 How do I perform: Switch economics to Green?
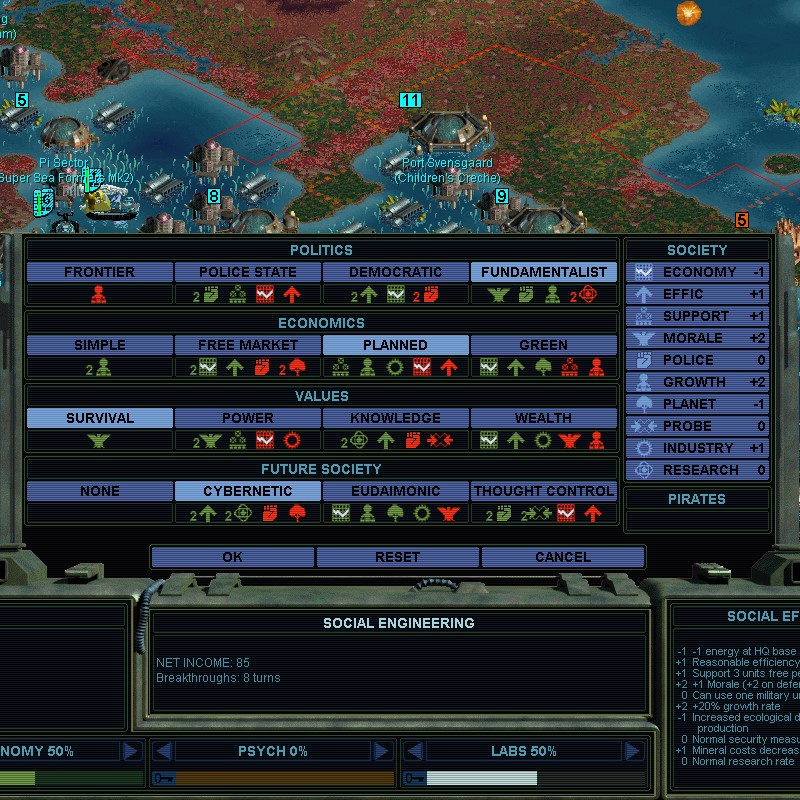coord(544,345)
